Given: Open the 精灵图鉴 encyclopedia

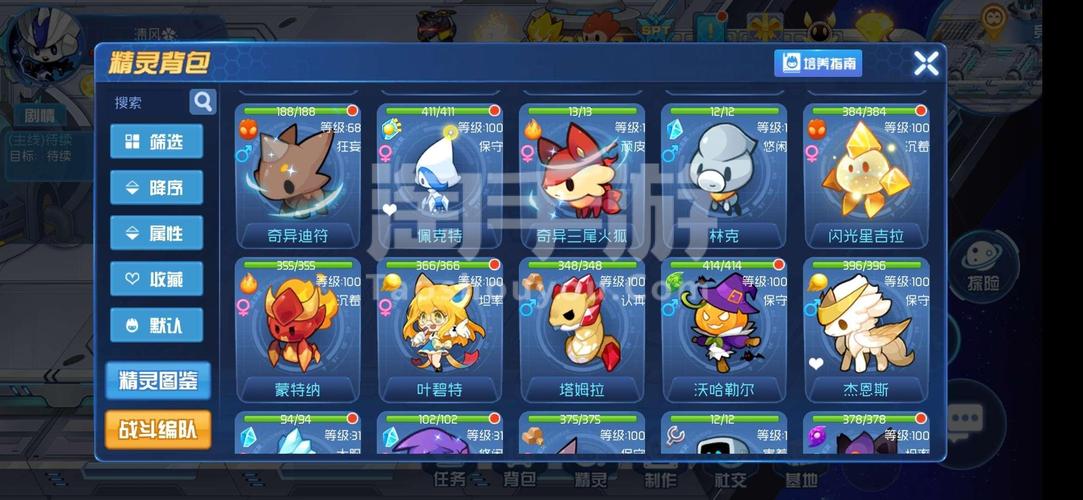Looking at the screenshot, I should (x=158, y=380).
